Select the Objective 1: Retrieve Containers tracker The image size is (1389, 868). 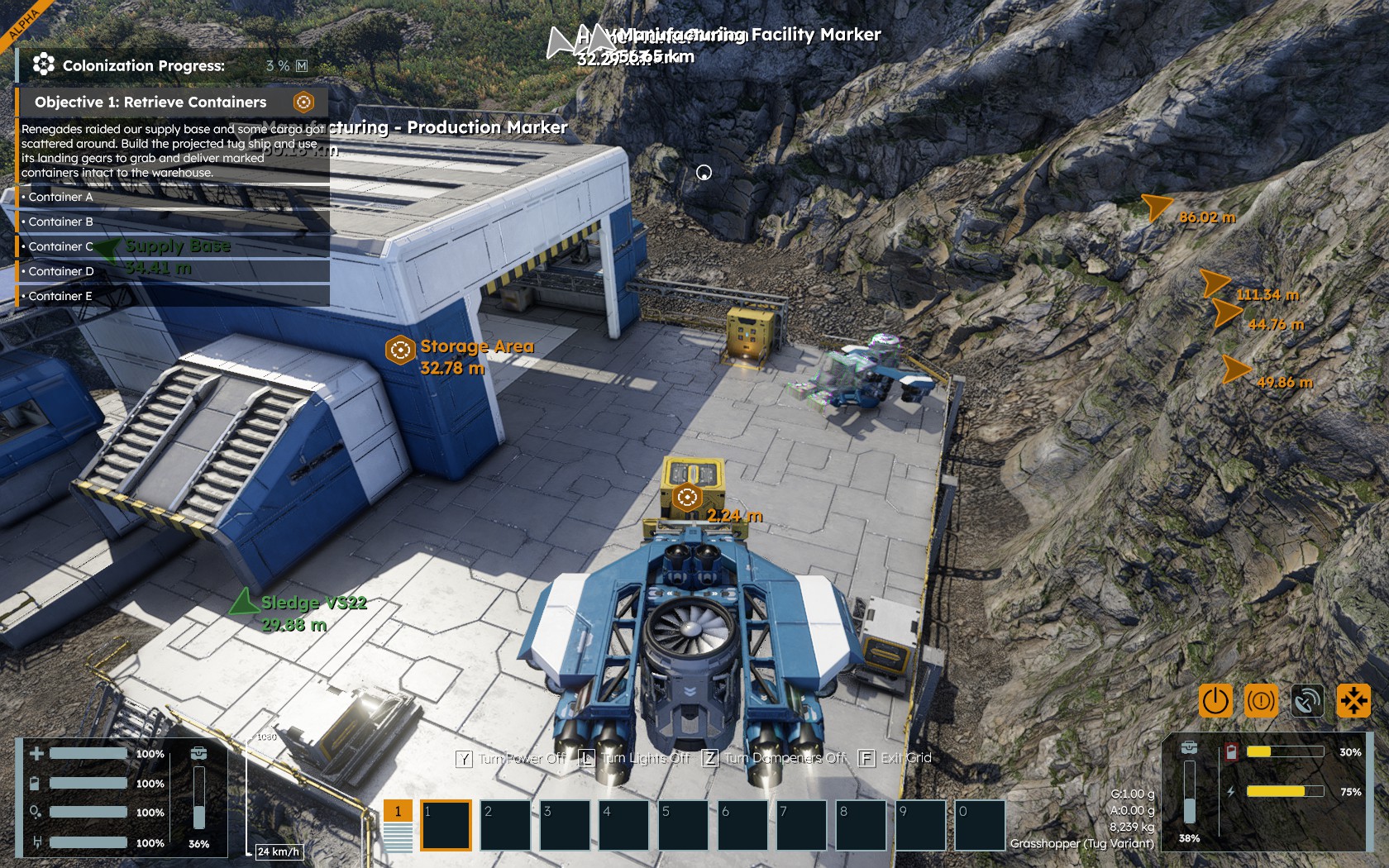pos(150,103)
